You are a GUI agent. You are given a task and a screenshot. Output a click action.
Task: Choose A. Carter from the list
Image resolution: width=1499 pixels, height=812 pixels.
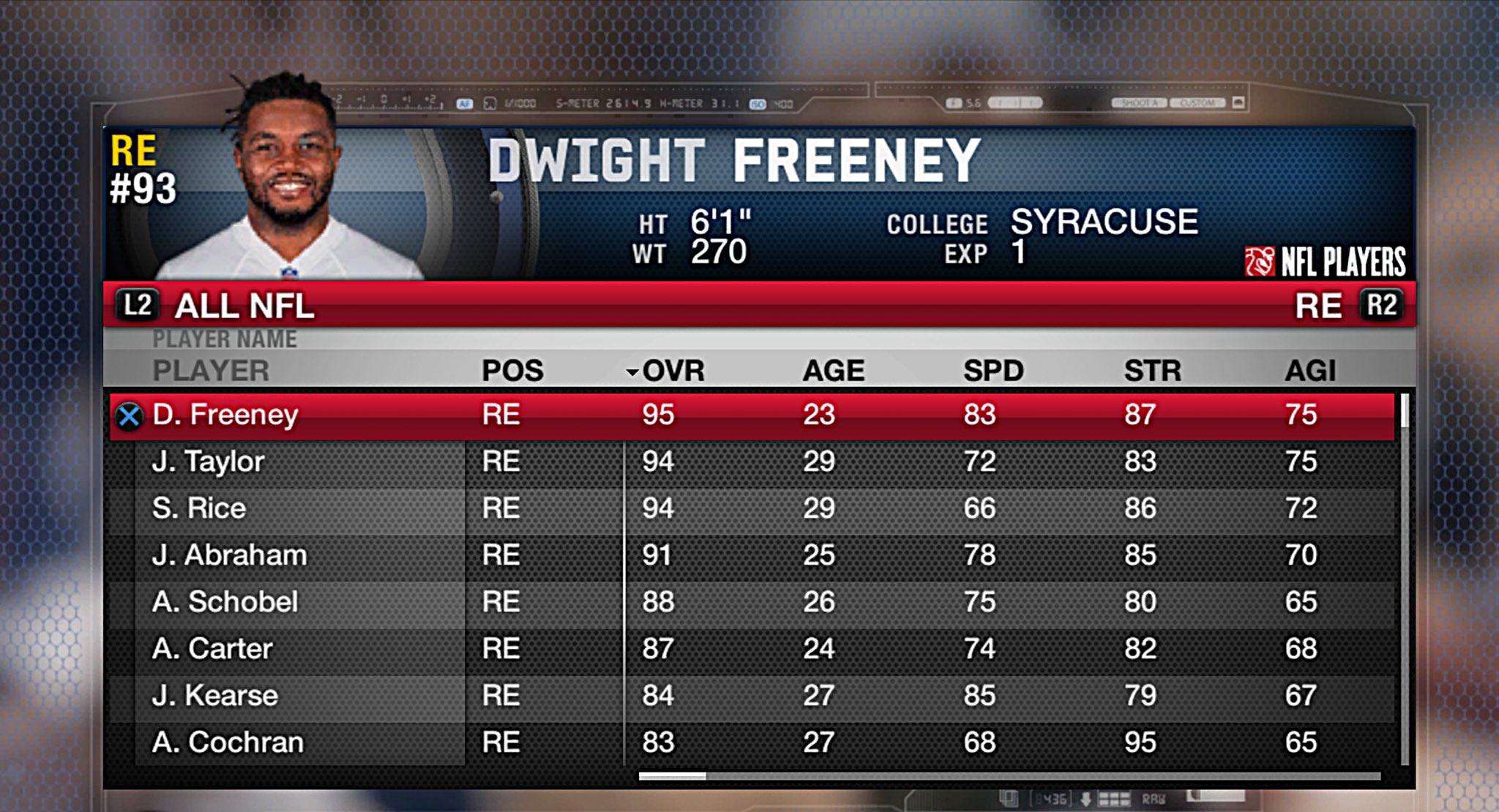[212, 649]
